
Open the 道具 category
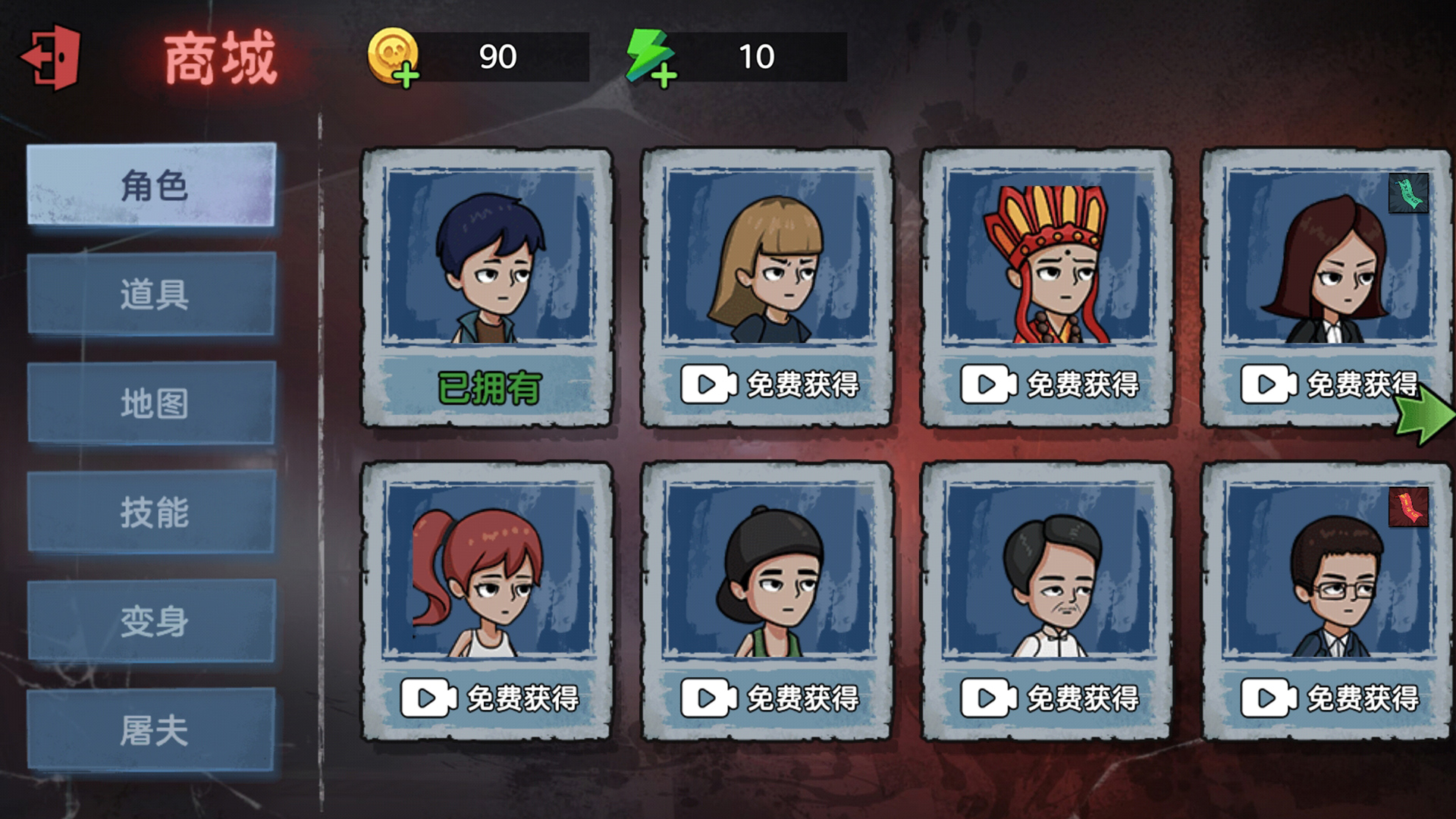pyautogui.click(x=152, y=294)
